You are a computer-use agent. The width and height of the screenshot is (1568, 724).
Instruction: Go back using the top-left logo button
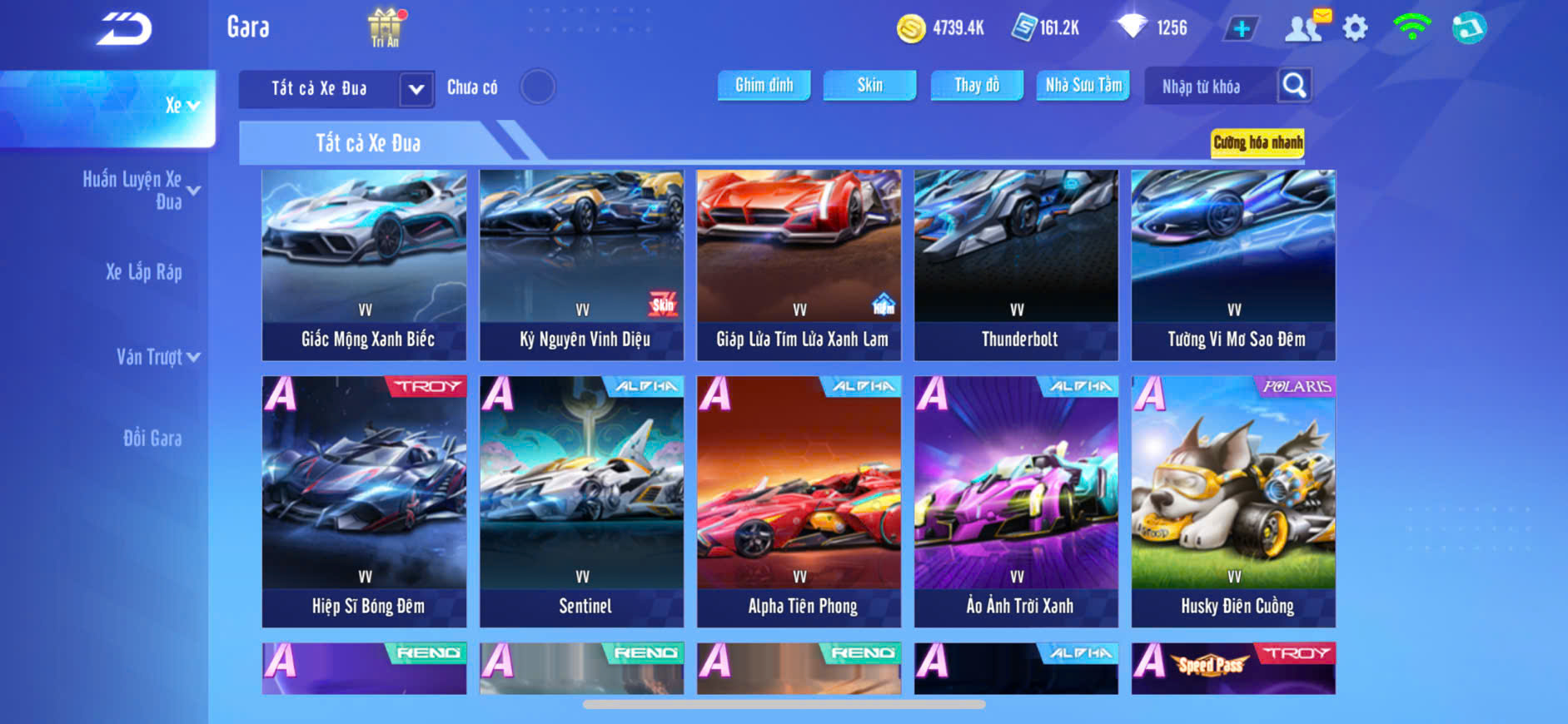(124, 29)
